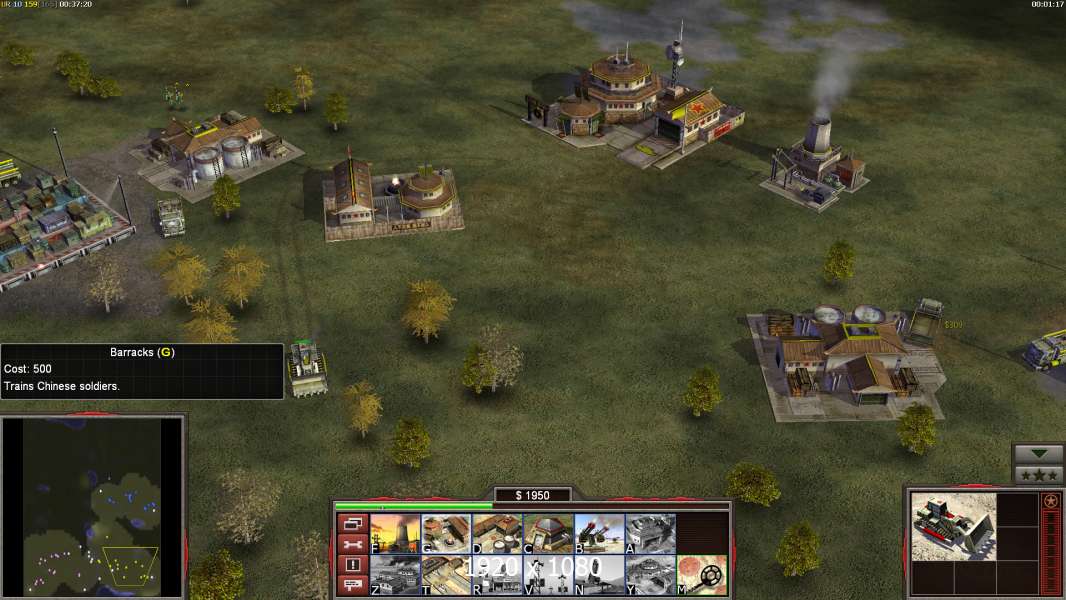Choose the Barracks build icon

(446, 534)
